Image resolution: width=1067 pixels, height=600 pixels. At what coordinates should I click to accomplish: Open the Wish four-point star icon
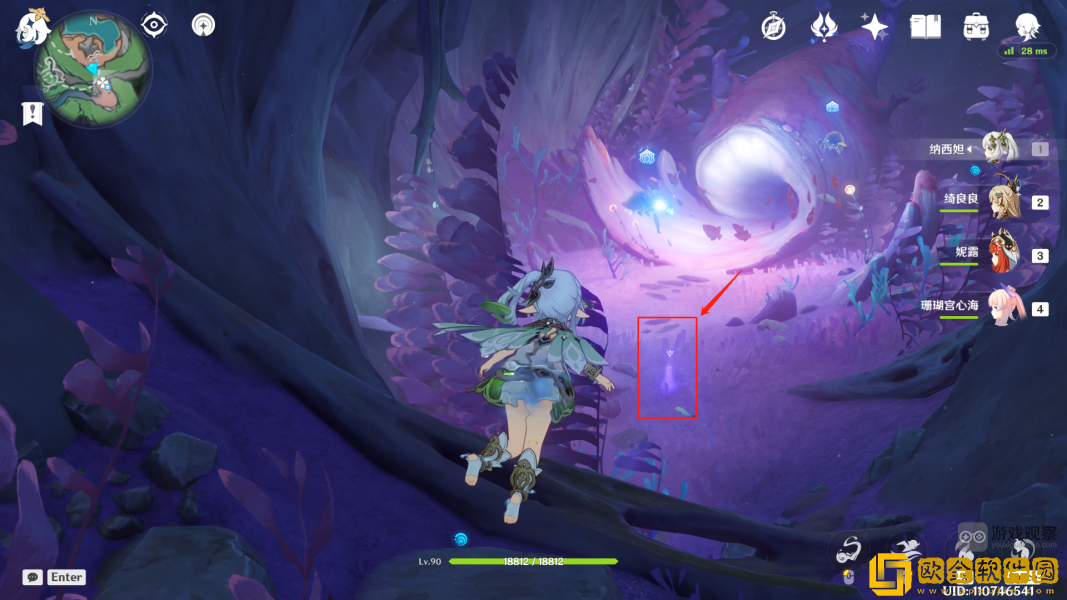[874, 27]
